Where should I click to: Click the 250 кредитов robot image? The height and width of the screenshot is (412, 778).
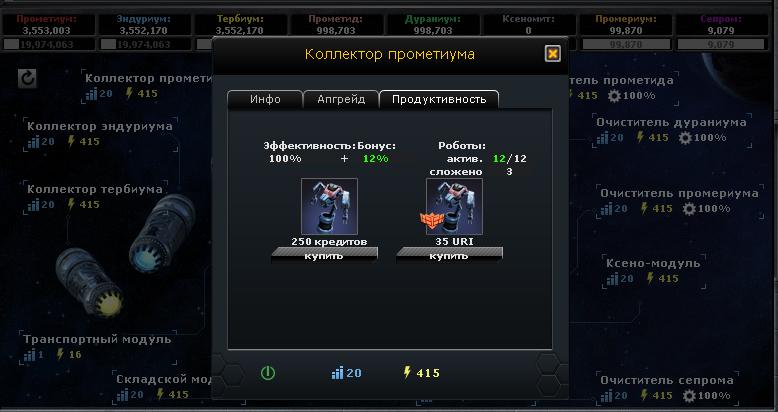329,207
